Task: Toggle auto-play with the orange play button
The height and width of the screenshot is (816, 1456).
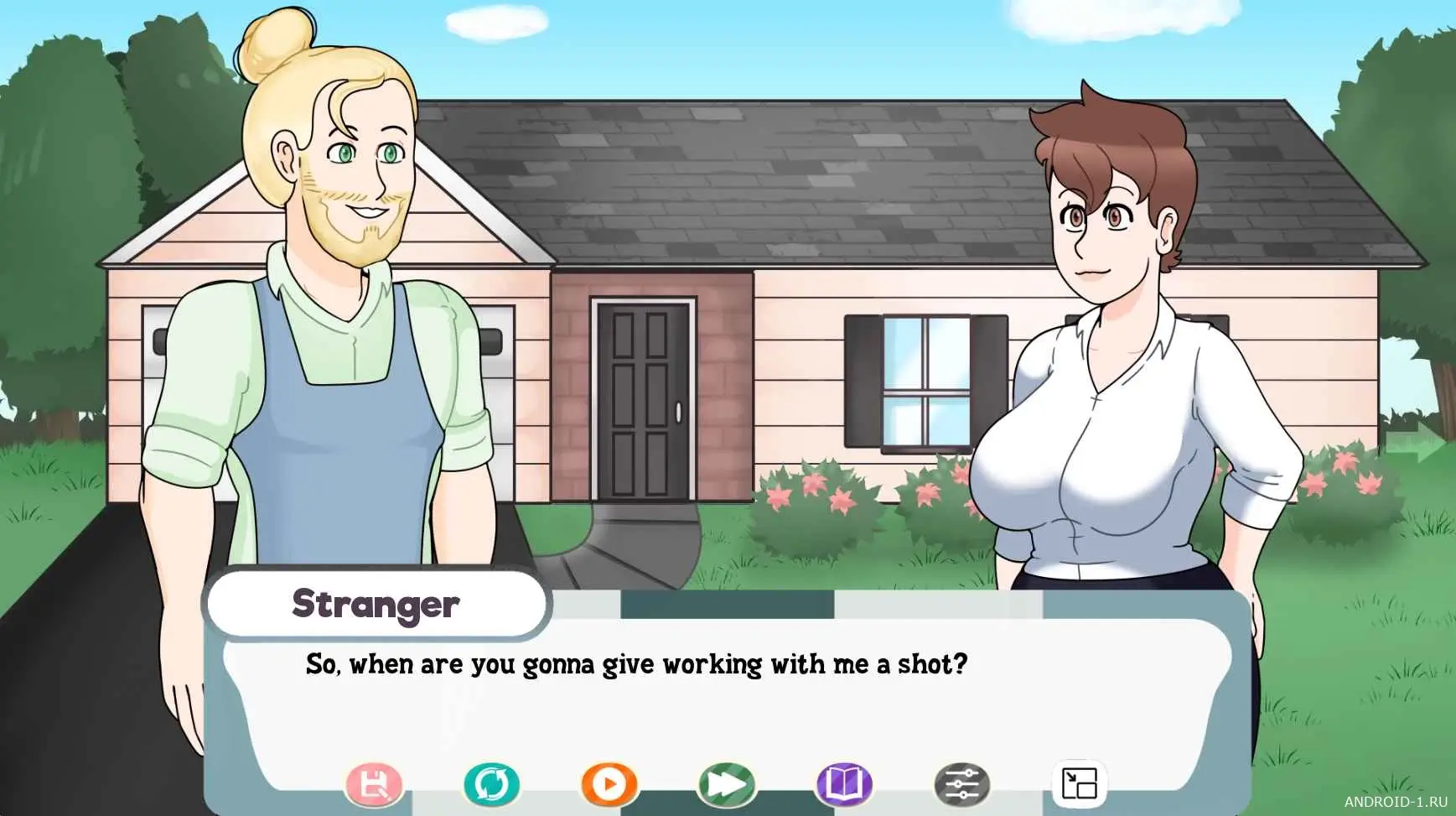Action: point(609,785)
